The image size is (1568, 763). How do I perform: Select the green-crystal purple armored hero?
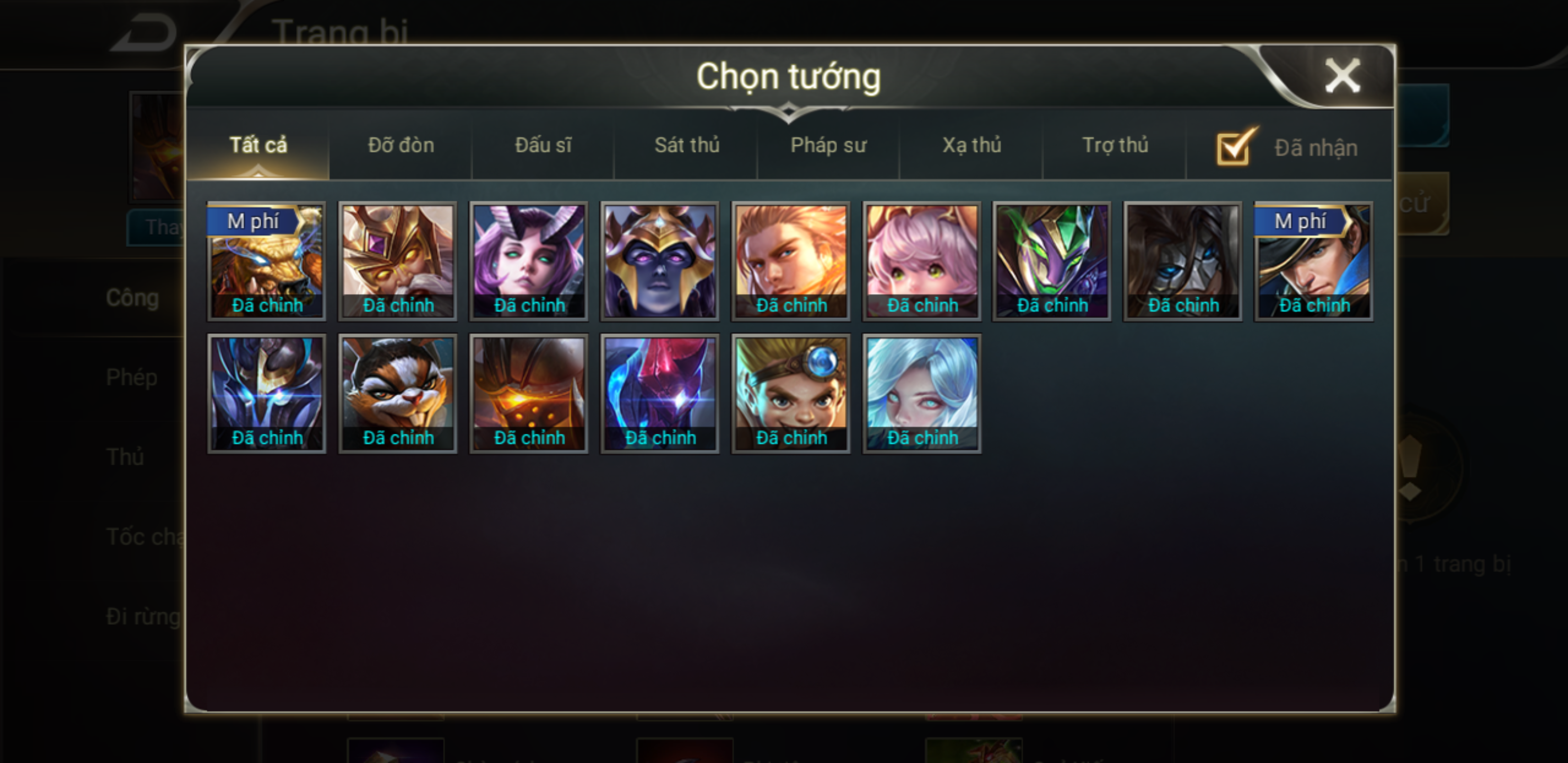point(1052,261)
